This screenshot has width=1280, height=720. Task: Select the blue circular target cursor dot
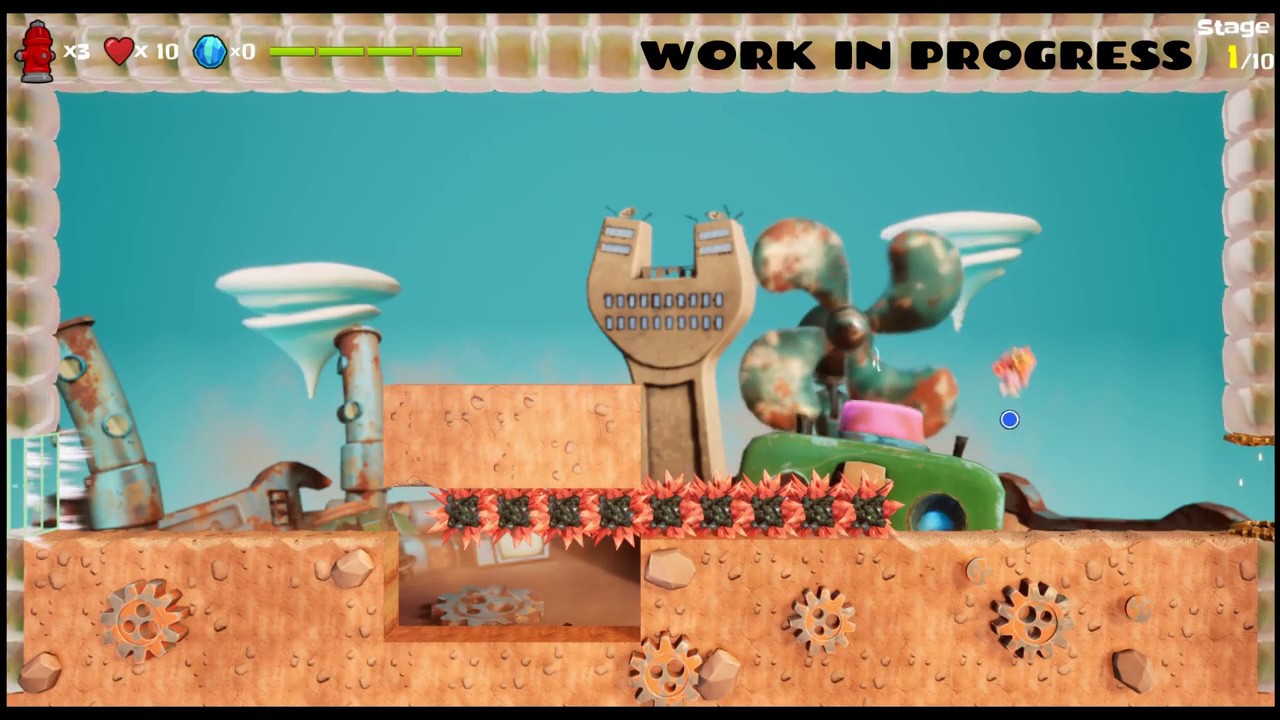(1009, 420)
